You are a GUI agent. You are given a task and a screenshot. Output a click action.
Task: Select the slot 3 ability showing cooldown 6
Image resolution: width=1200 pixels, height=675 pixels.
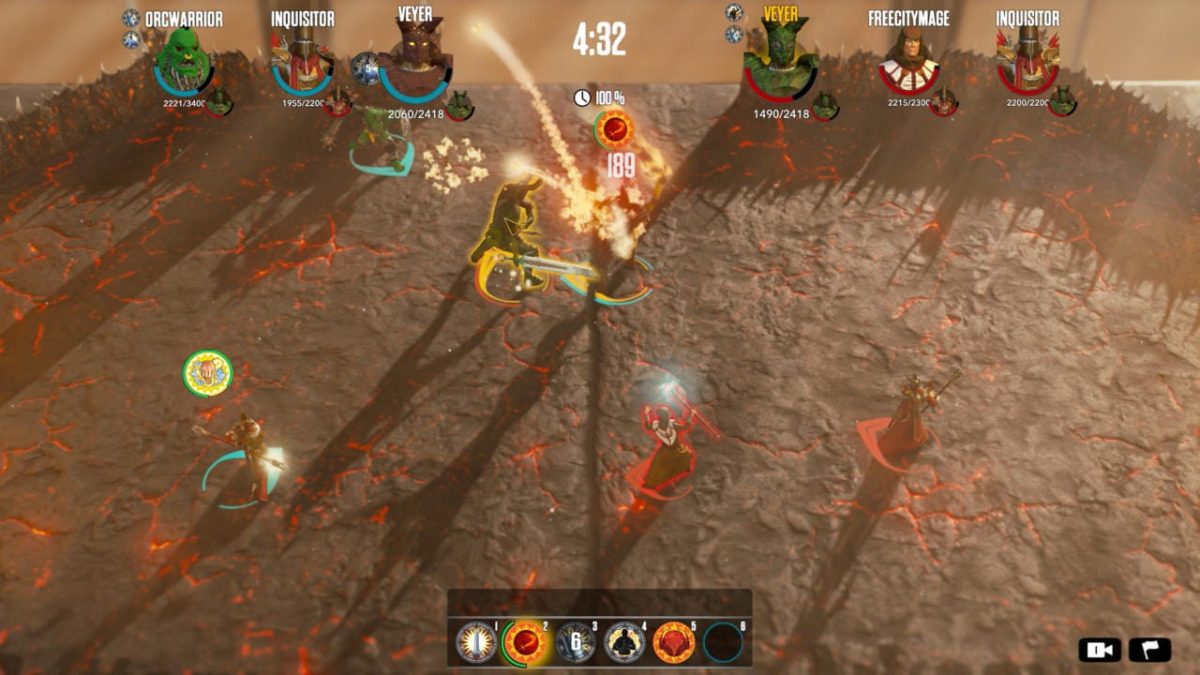click(576, 642)
